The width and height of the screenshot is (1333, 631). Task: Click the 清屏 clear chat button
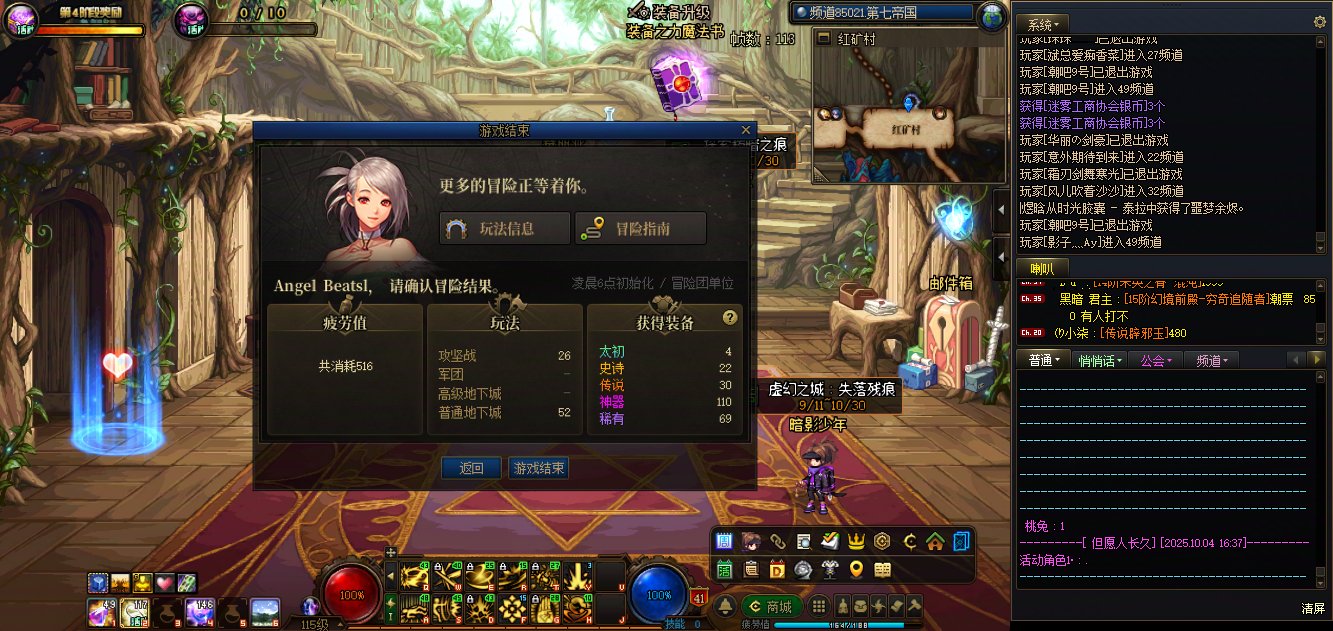pos(1313,608)
